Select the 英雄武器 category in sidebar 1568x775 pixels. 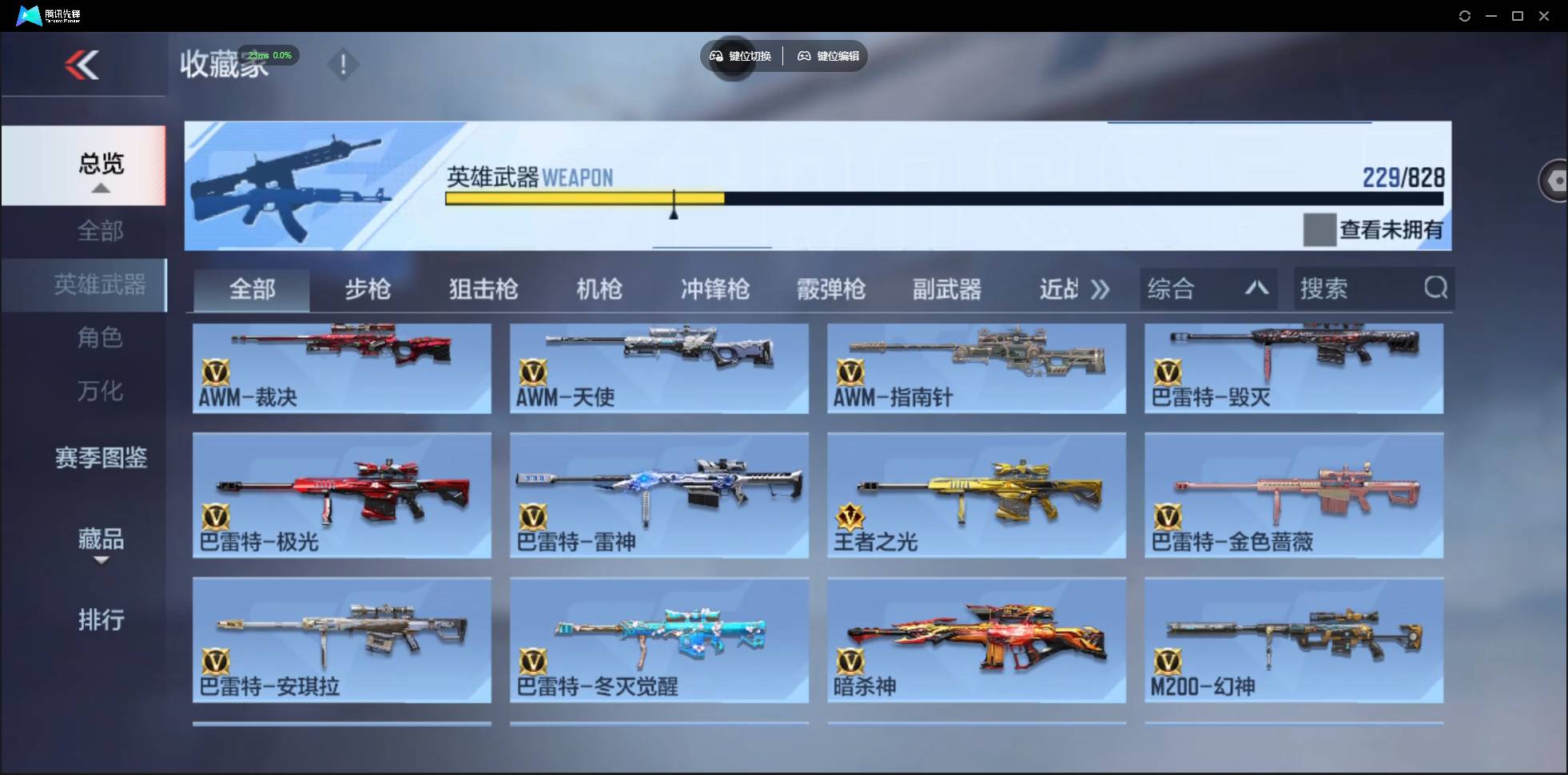point(100,284)
